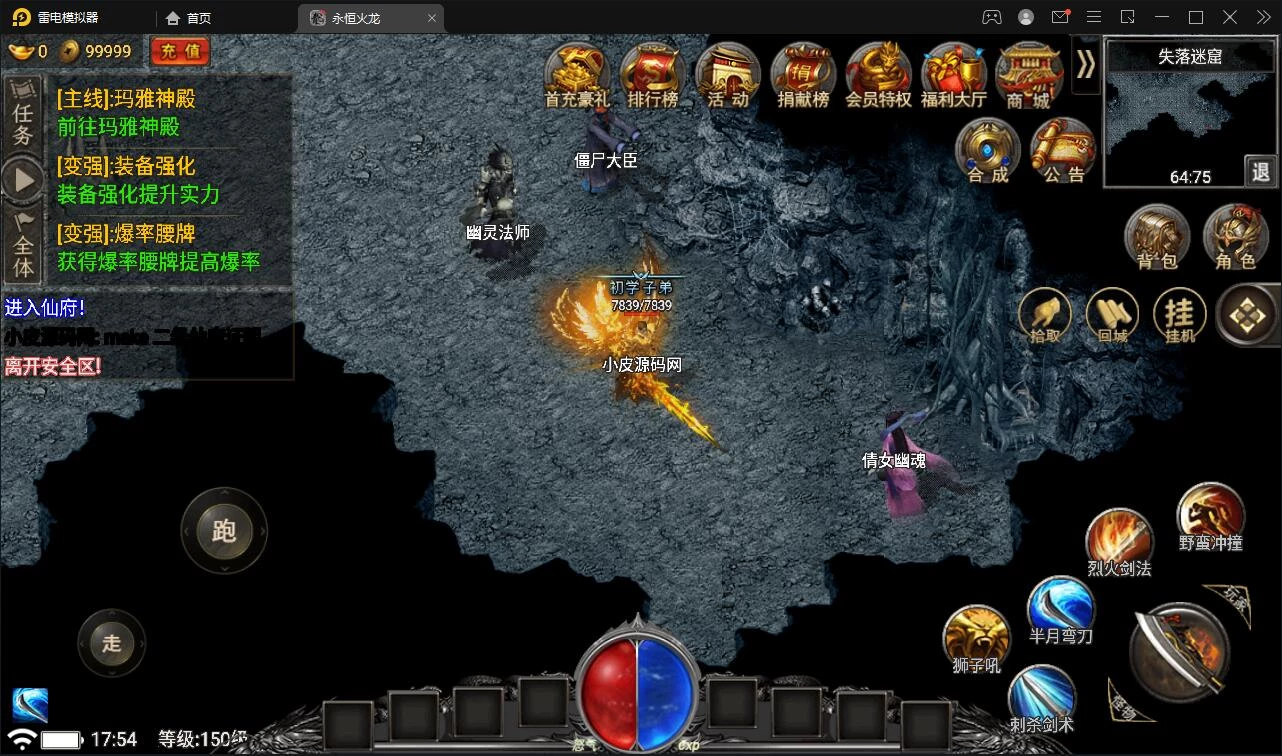
Task: Open the 充值 recharge shop
Action: click(x=180, y=51)
